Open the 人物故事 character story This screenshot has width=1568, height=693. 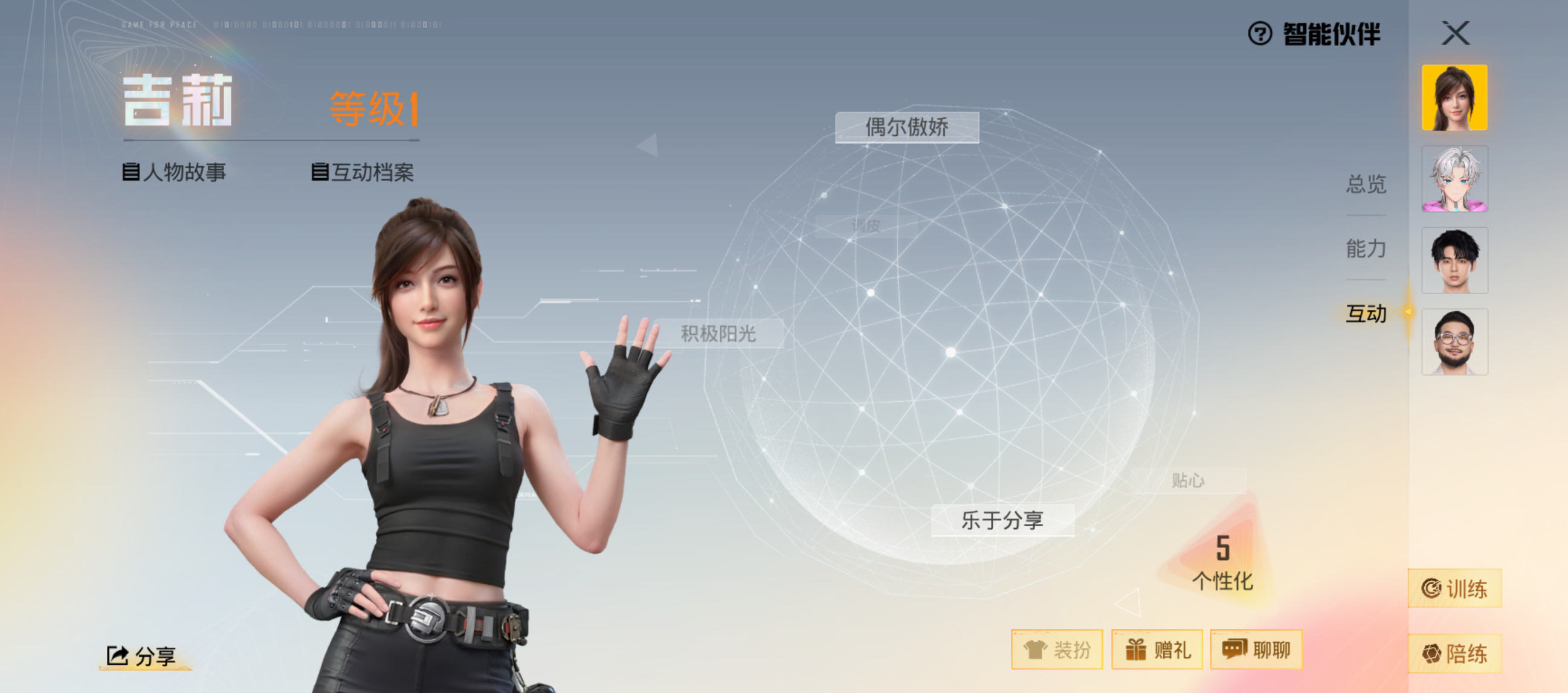click(175, 172)
